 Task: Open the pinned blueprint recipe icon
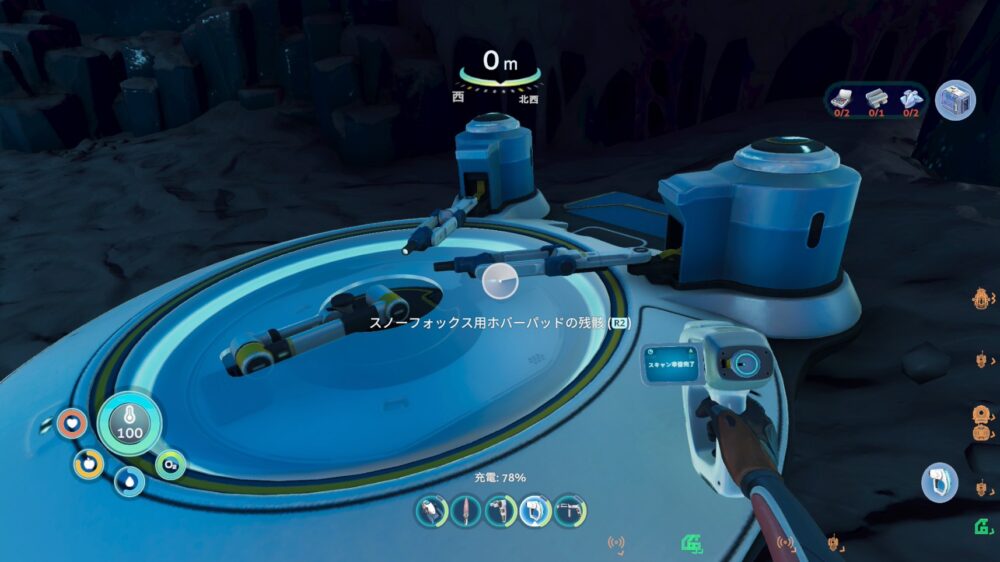click(955, 100)
